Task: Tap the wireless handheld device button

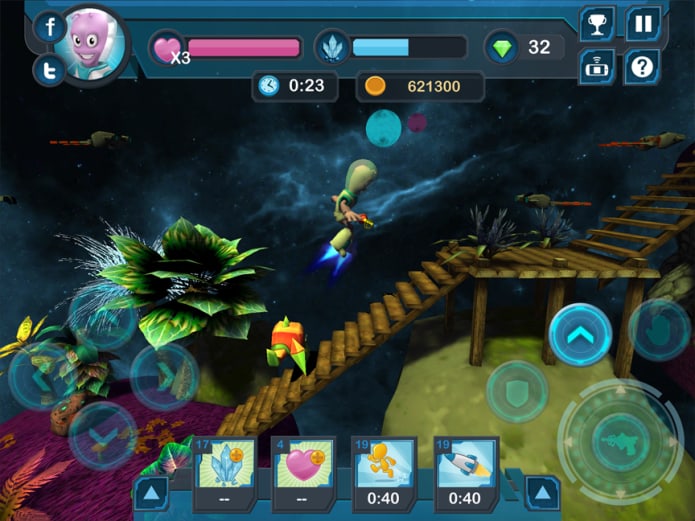Action: click(597, 68)
